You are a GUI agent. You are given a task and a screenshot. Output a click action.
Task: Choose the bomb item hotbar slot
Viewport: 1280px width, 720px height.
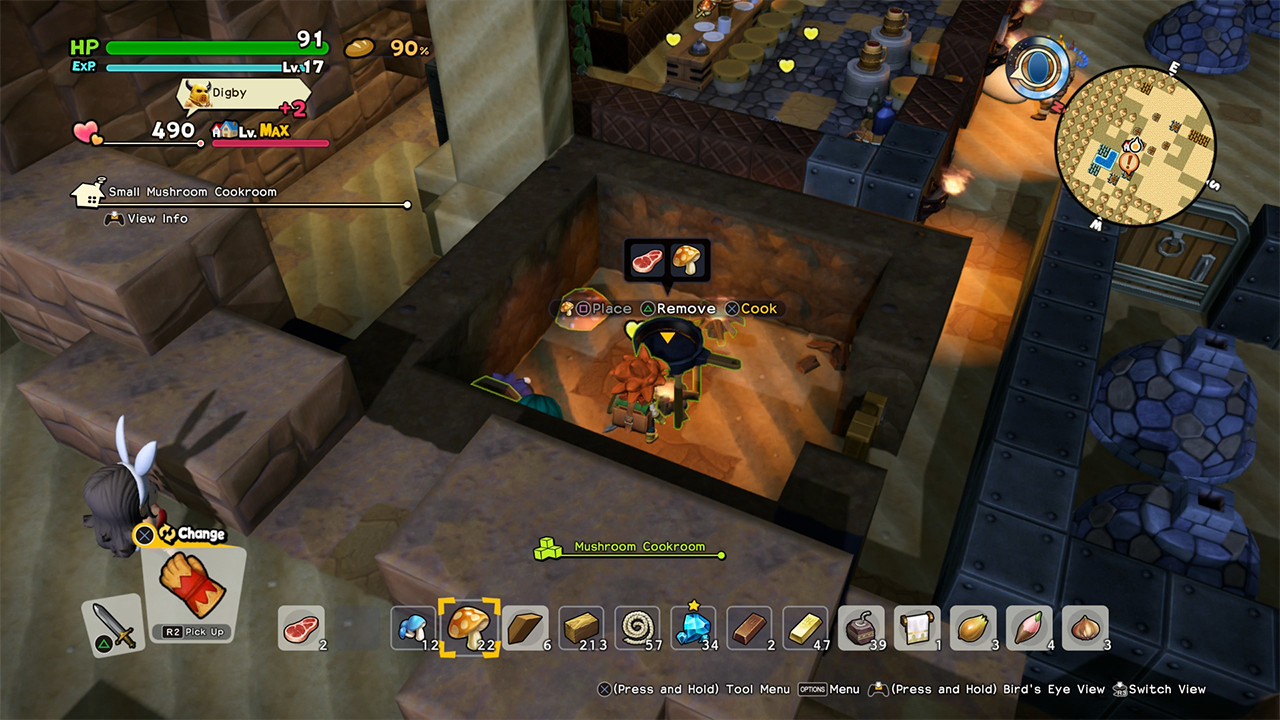pos(861,628)
